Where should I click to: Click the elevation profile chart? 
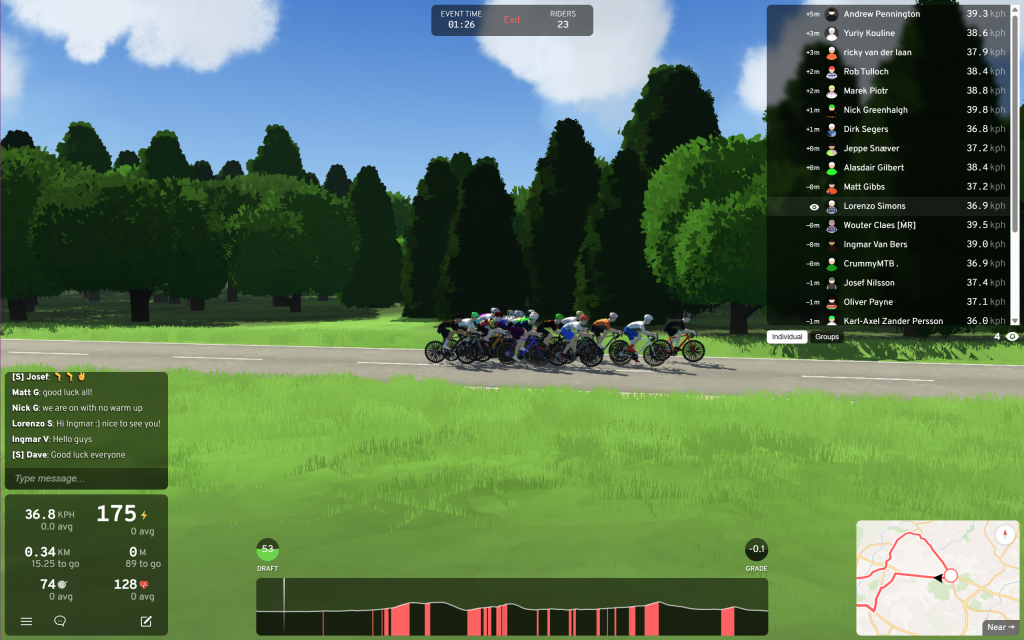pyautogui.click(x=512, y=607)
